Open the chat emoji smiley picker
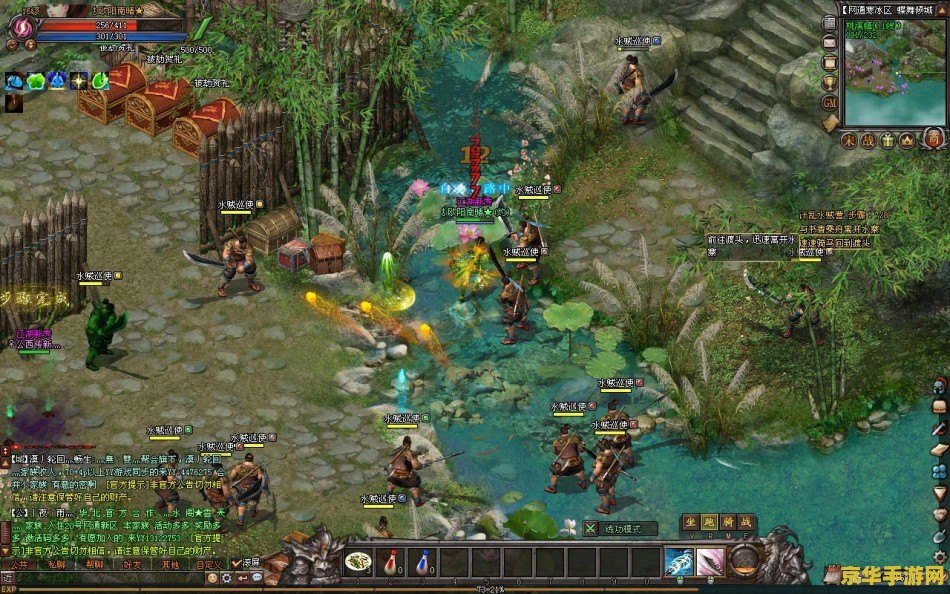950x594 pixels. (209, 578)
